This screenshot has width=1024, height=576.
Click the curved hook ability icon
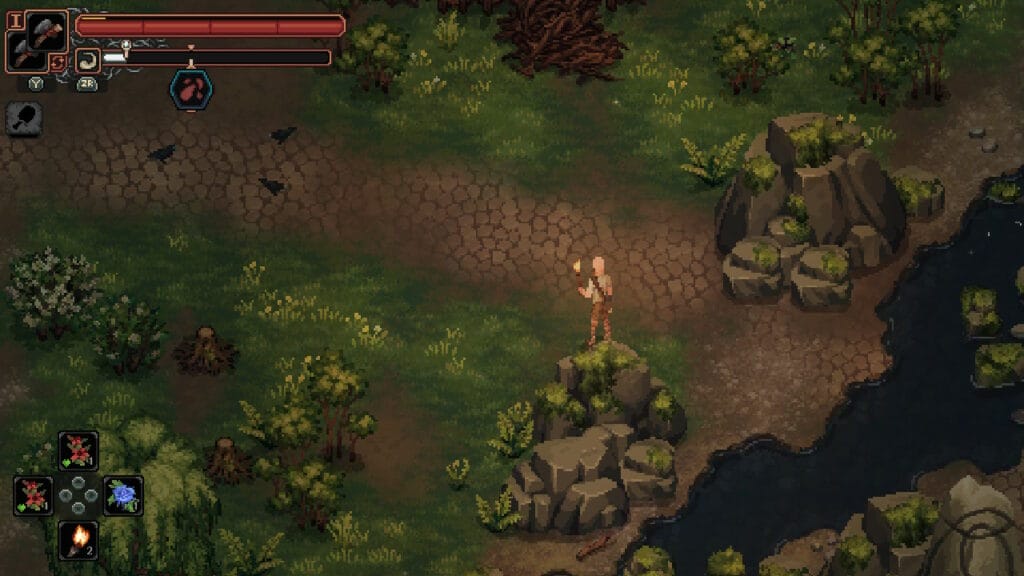(87, 60)
